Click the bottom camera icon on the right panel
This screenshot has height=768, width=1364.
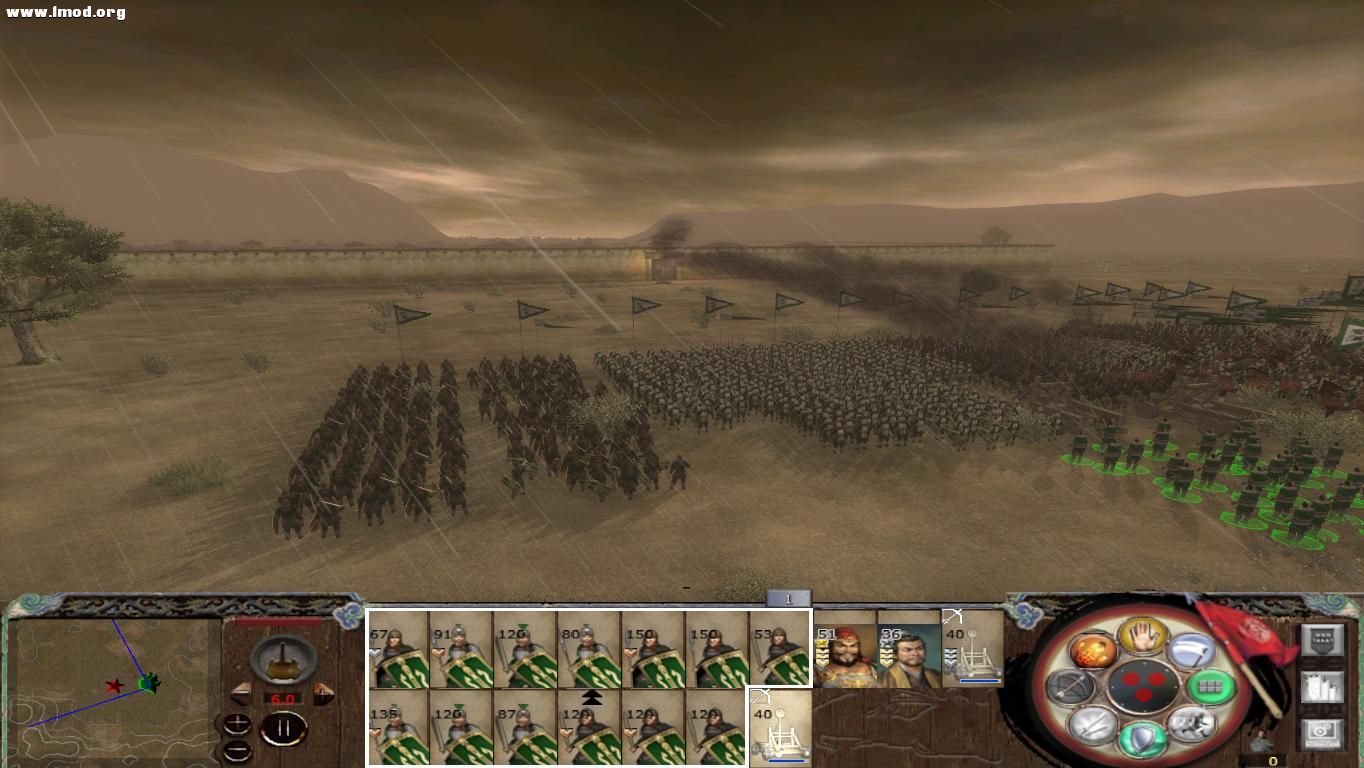(1323, 733)
